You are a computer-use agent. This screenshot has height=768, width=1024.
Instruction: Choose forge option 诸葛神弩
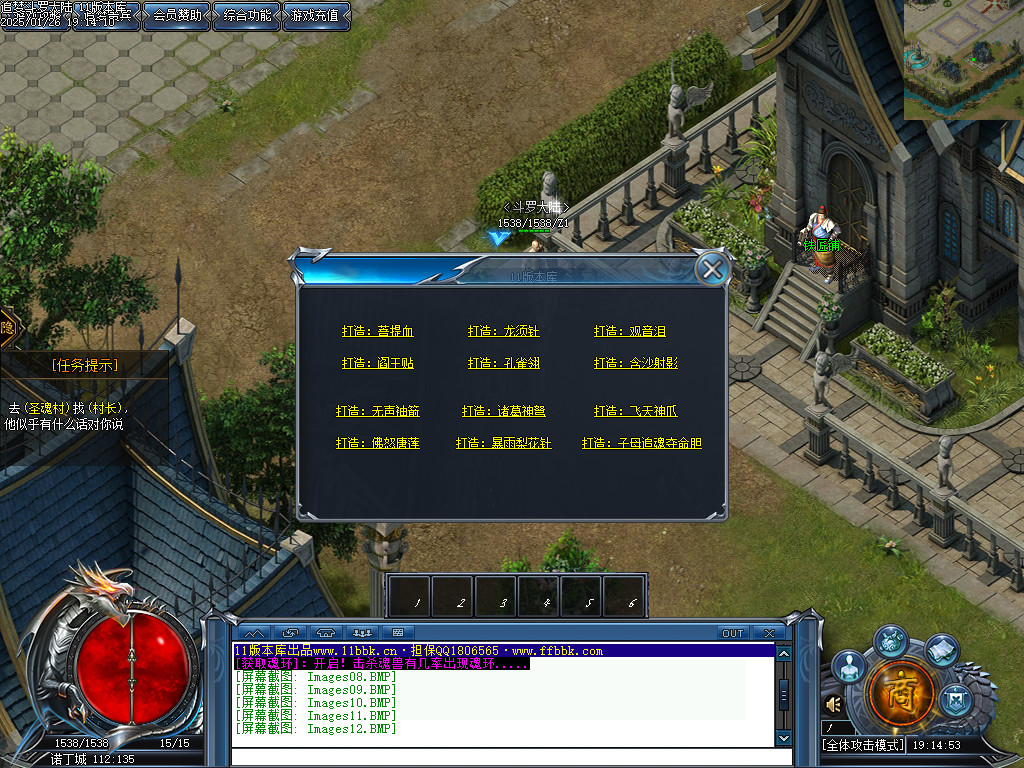(503, 411)
